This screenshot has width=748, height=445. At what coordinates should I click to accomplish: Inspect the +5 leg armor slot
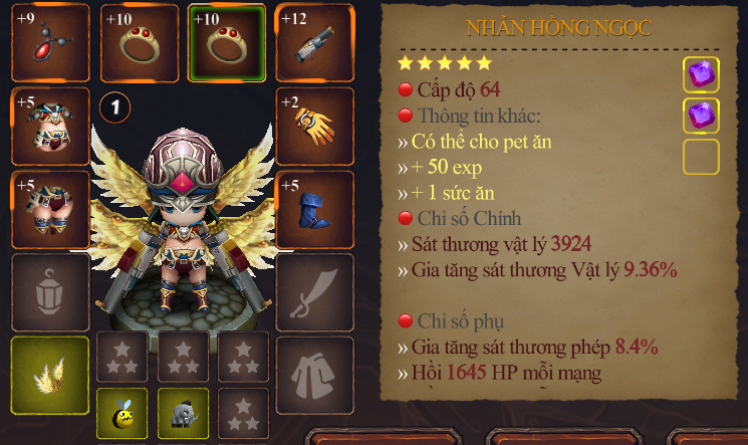(51, 209)
